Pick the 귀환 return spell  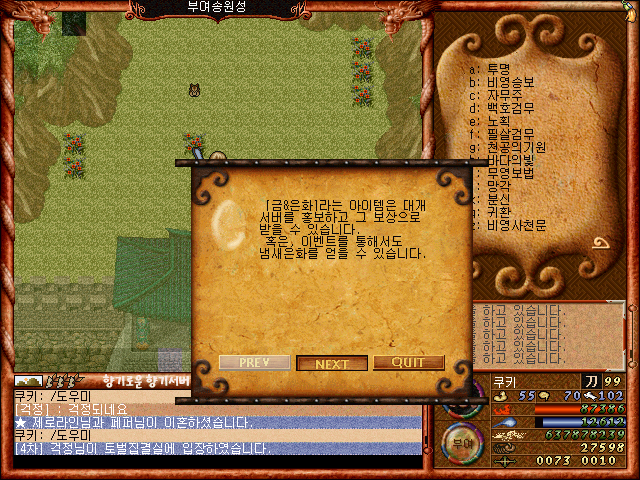[x=497, y=212]
